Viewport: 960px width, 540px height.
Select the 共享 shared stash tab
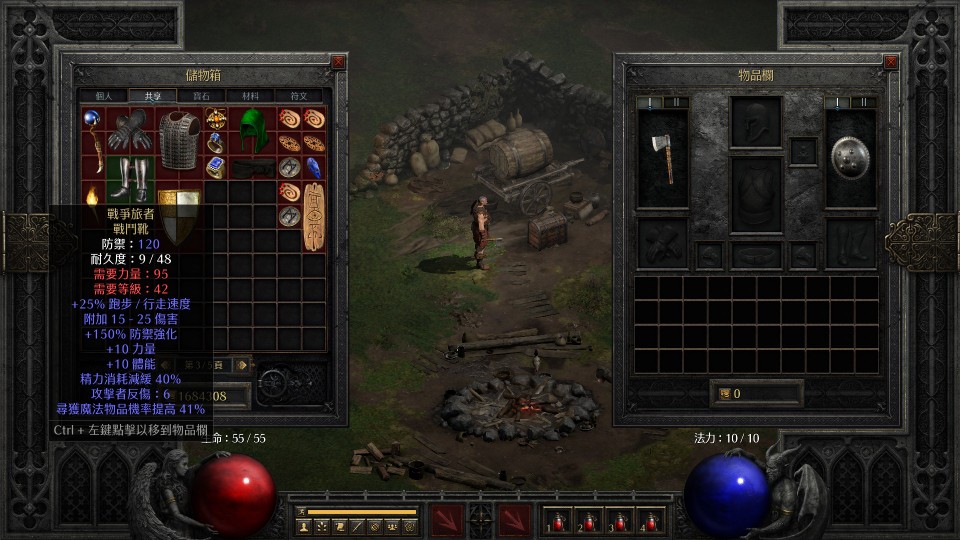pyautogui.click(x=152, y=96)
